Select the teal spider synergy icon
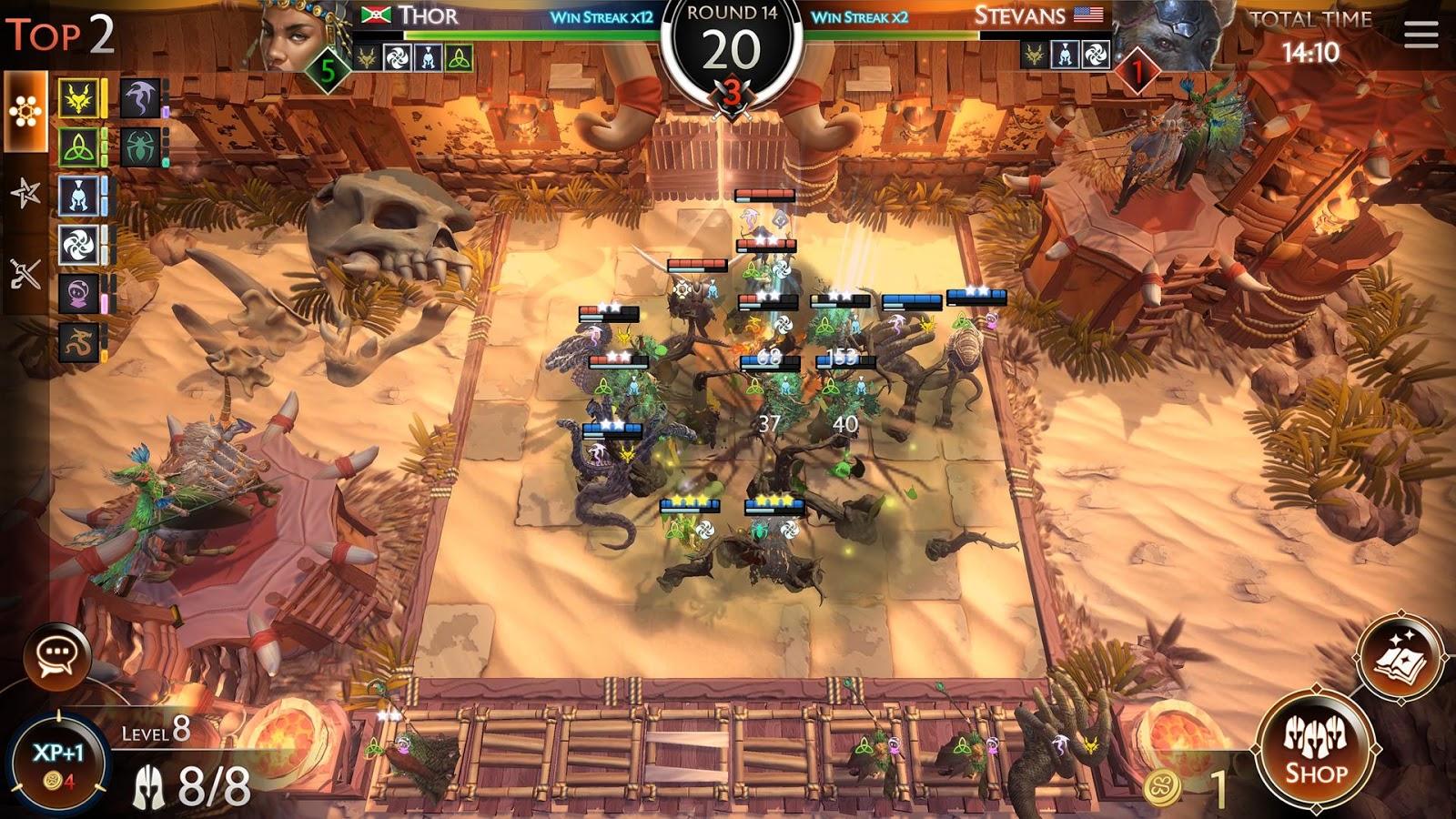Viewport: 1456px width, 819px height. point(140,147)
